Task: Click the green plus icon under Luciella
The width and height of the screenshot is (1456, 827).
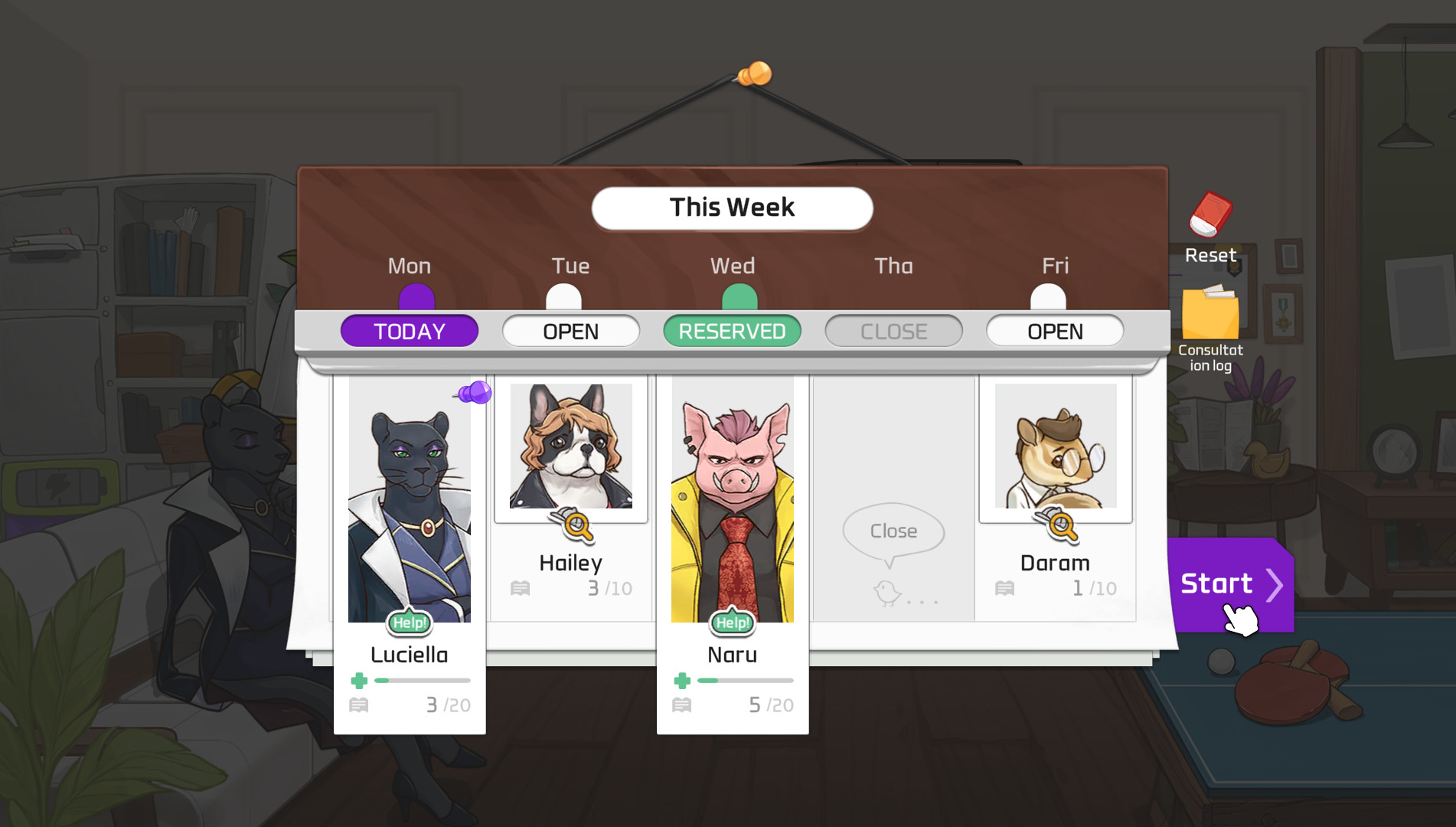Action: tap(360, 678)
